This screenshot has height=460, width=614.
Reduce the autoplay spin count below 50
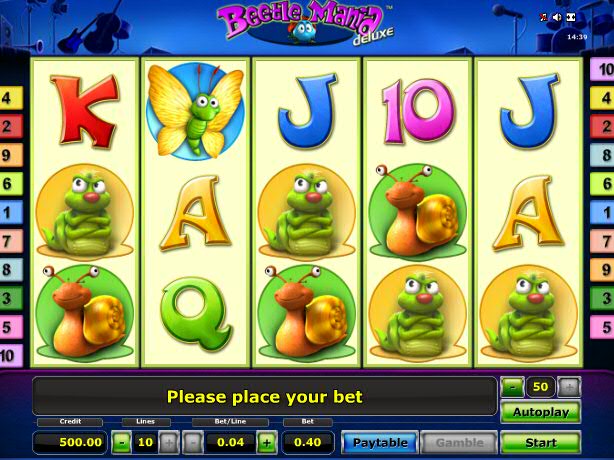(512, 386)
